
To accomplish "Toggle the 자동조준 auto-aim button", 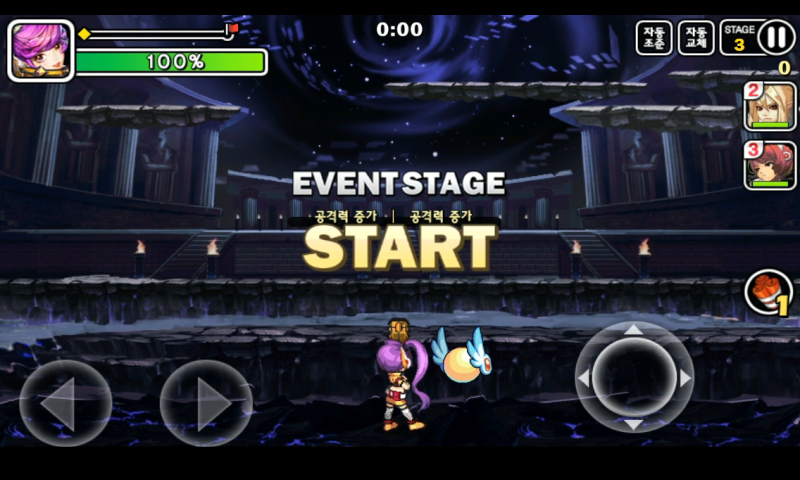I will tap(654, 38).
